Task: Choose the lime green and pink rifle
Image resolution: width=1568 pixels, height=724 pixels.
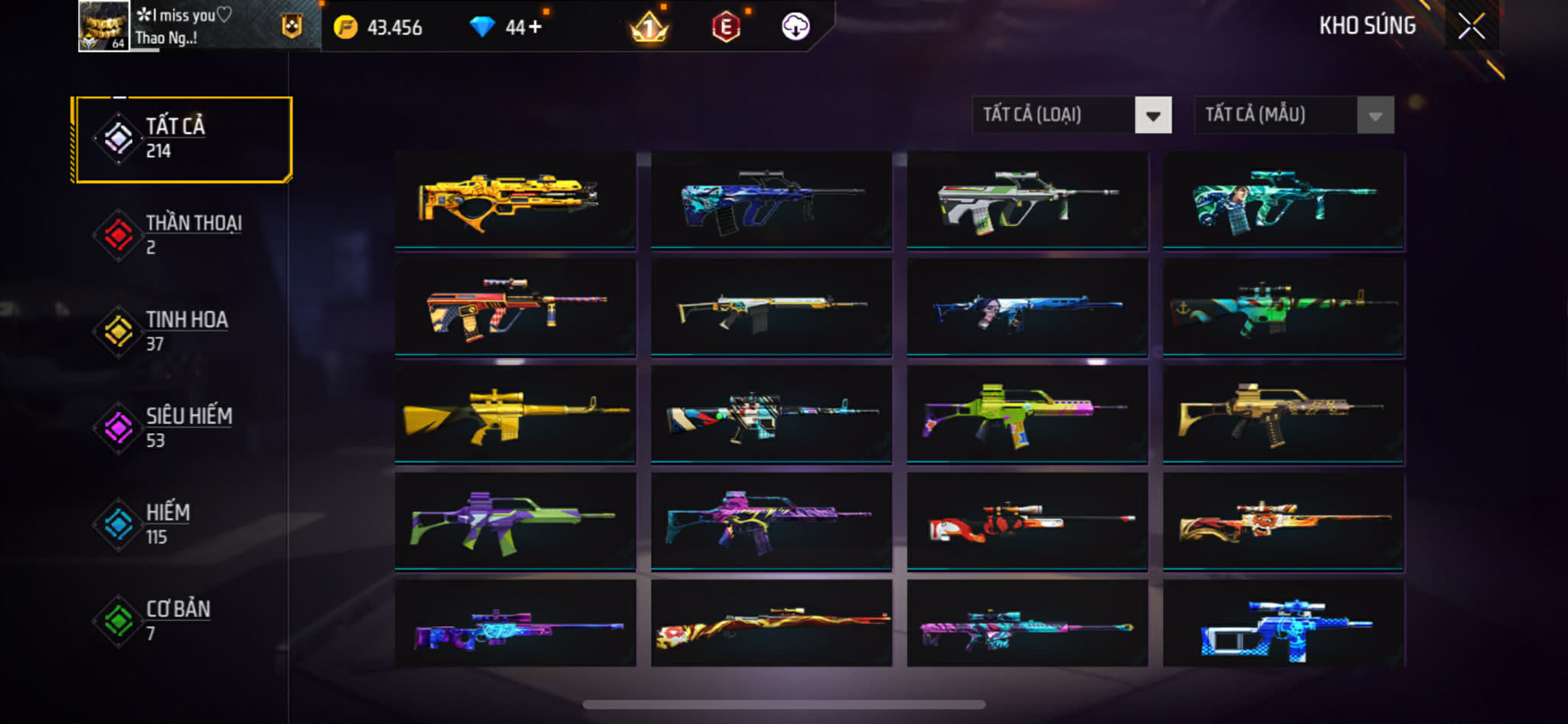Action: coord(1027,414)
